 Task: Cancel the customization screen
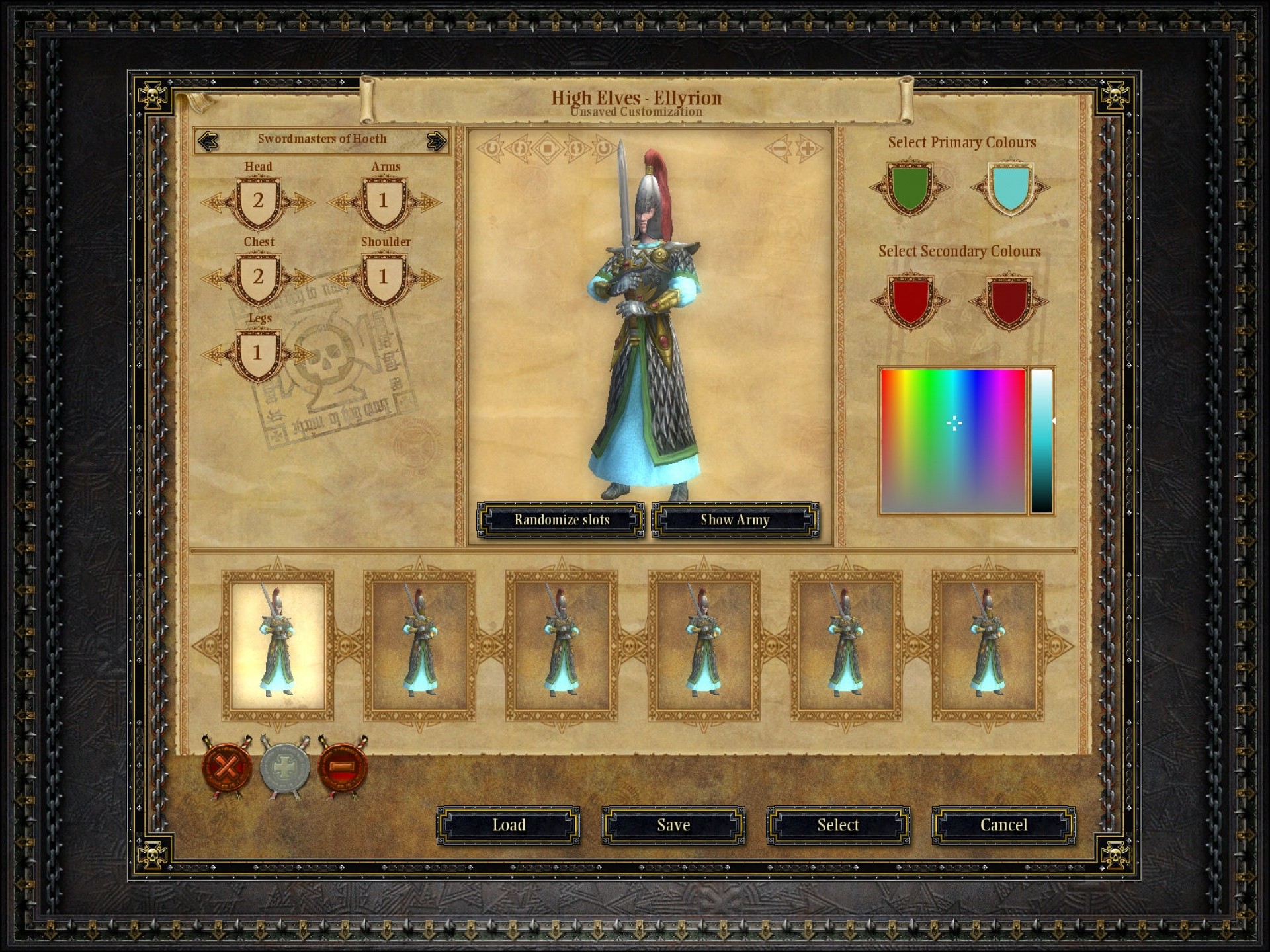1003,825
